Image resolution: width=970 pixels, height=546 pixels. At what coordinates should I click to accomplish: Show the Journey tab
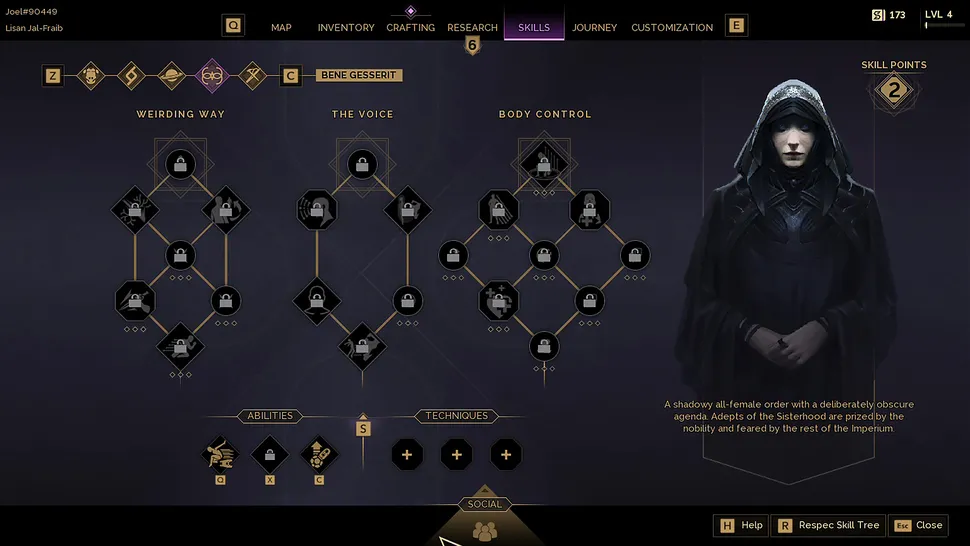[x=595, y=28]
